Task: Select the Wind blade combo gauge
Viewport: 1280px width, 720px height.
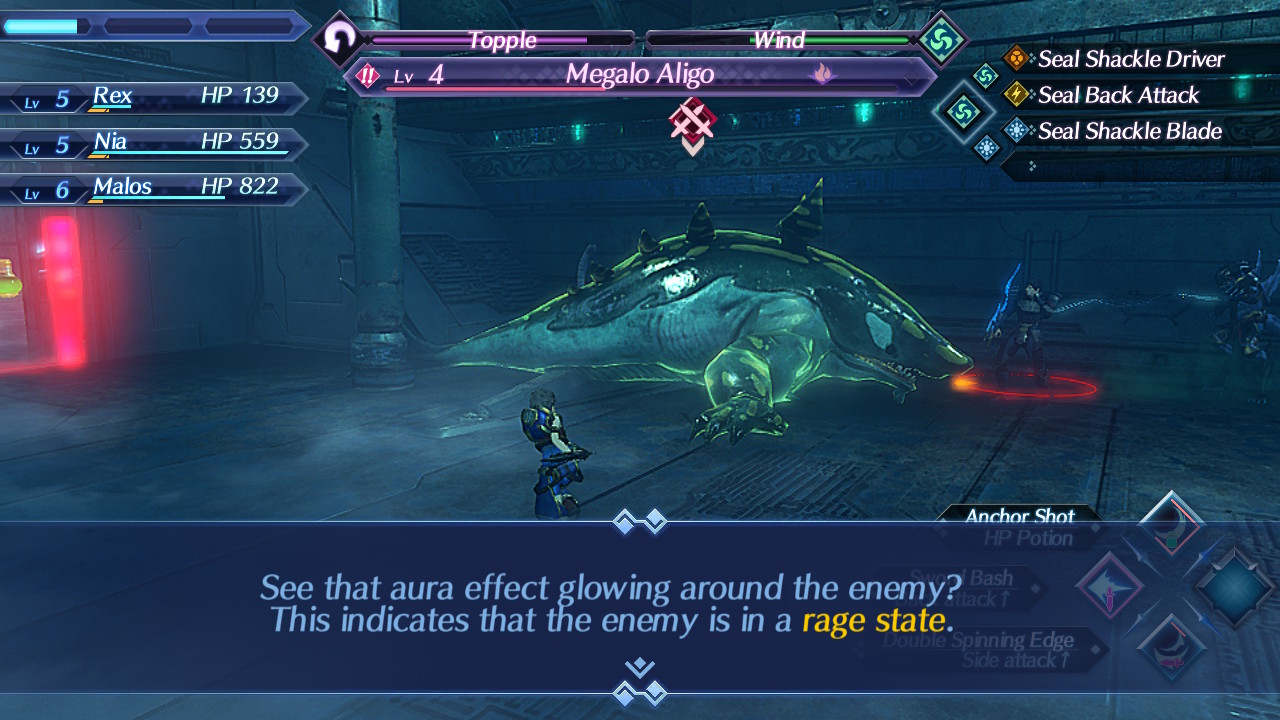Action: click(779, 40)
